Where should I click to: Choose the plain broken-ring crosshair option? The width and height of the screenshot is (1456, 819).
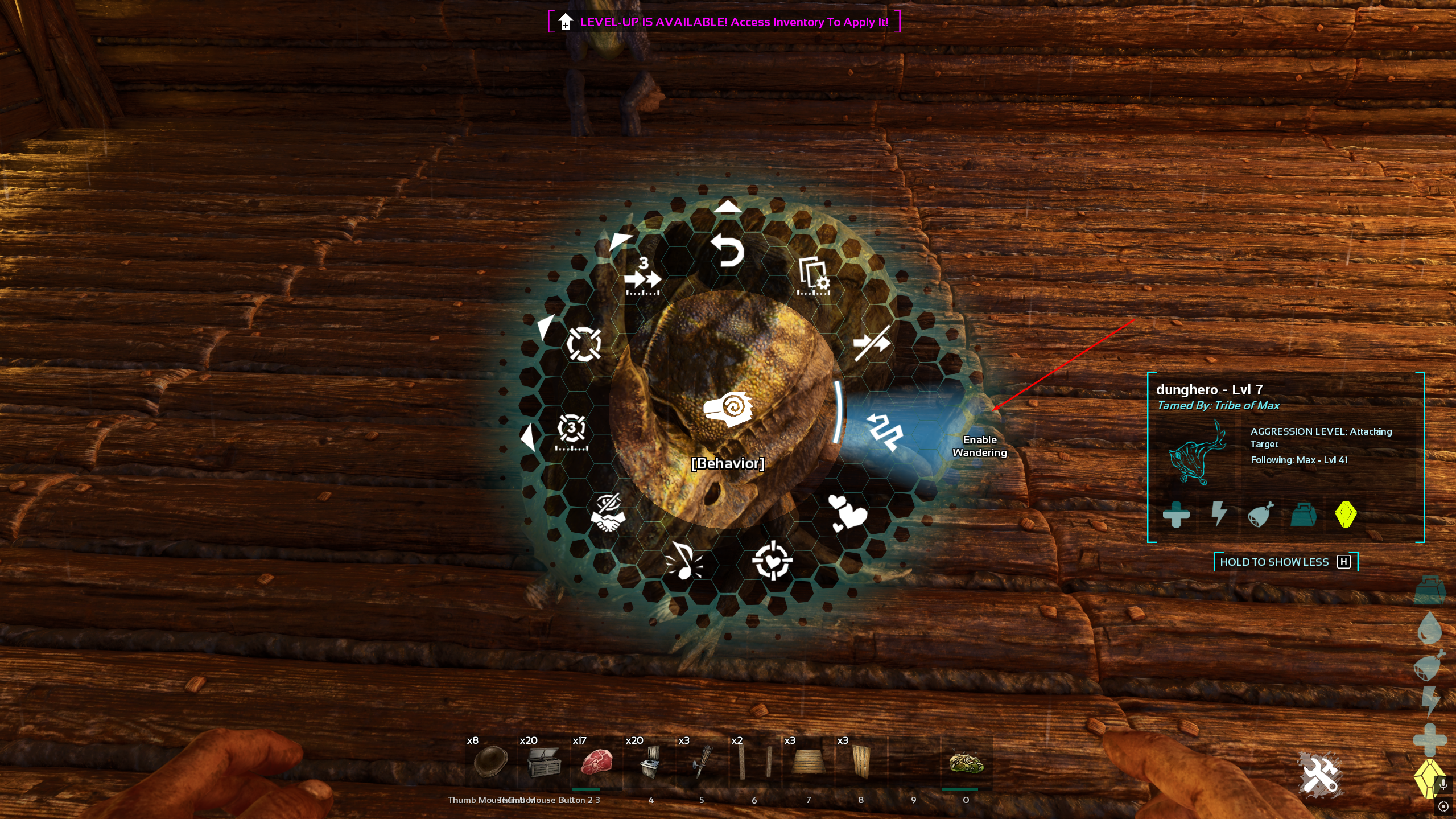pyautogui.click(x=583, y=344)
